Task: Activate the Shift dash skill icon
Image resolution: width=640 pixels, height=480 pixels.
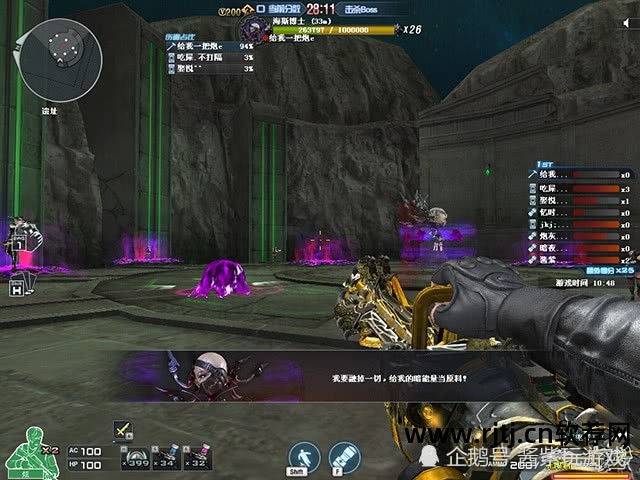Action: tap(304, 458)
